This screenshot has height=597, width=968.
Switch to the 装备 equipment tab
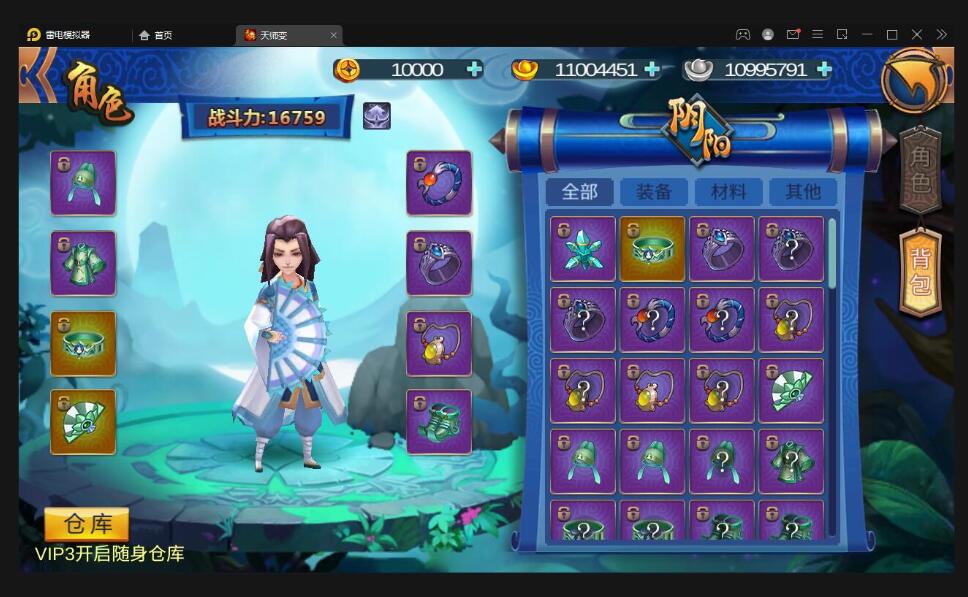pyautogui.click(x=653, y=192)
